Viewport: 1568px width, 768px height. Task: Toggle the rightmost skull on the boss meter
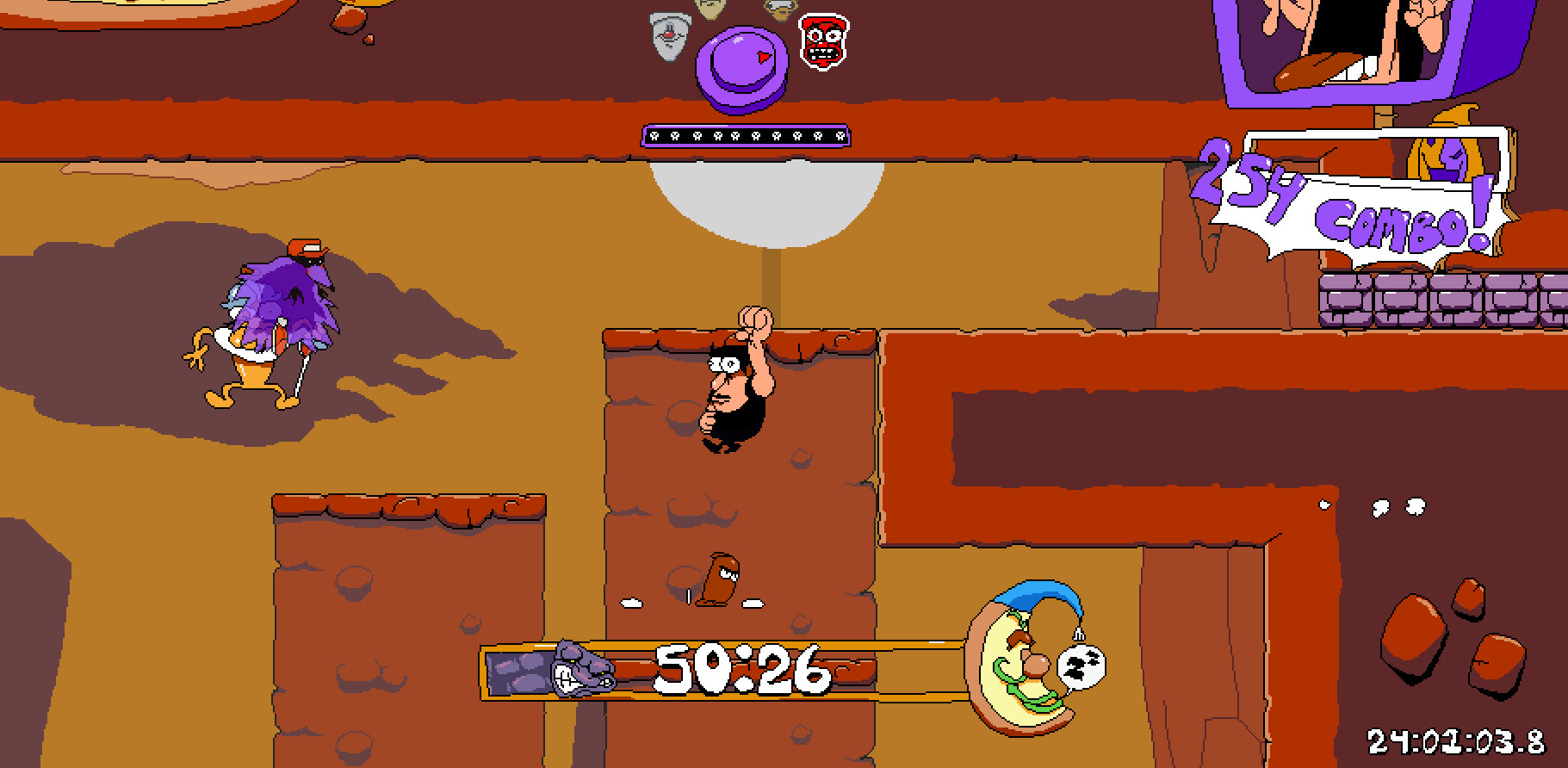pos(840,136)
